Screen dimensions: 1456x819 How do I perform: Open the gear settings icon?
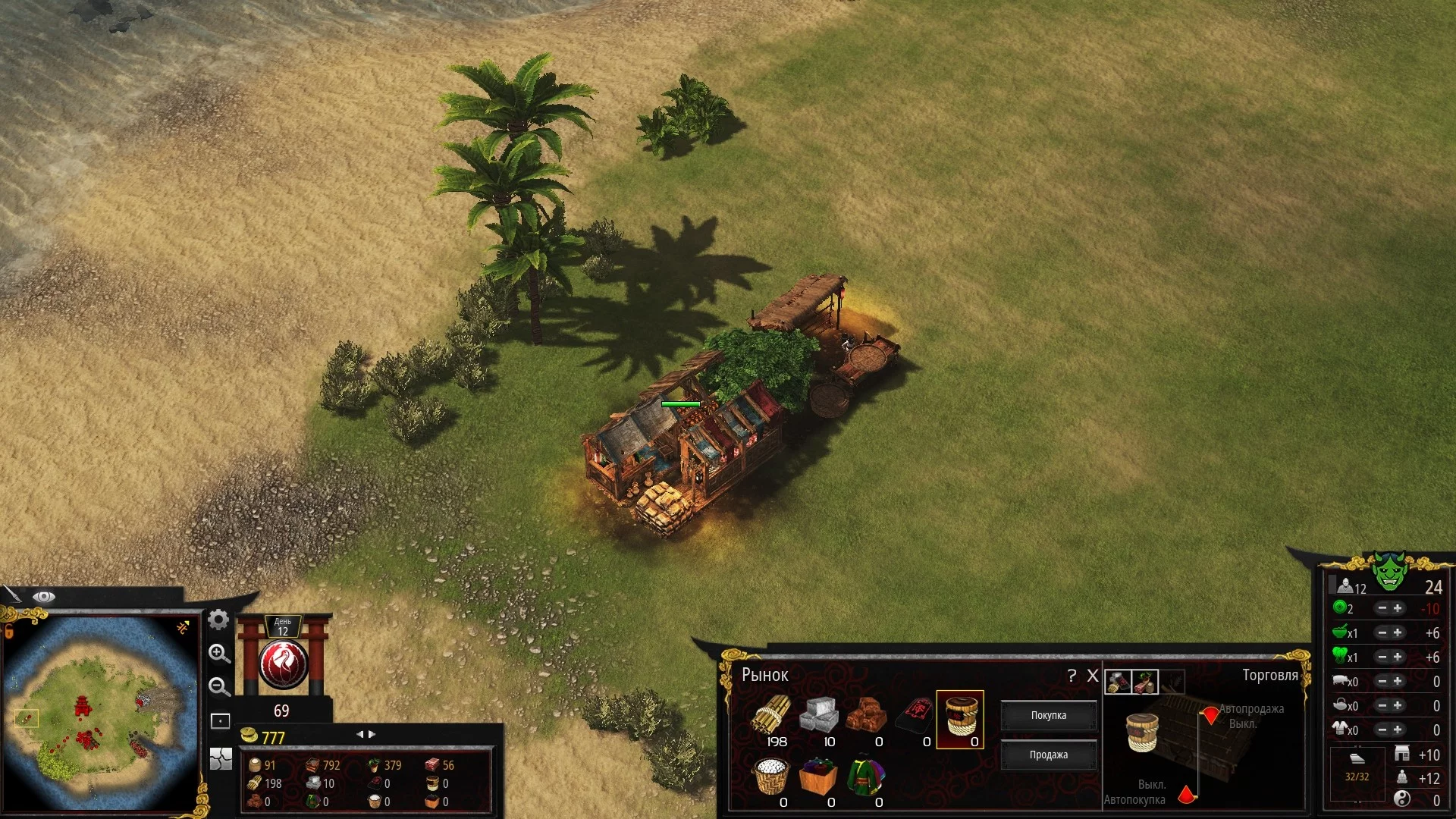(218, 620)
